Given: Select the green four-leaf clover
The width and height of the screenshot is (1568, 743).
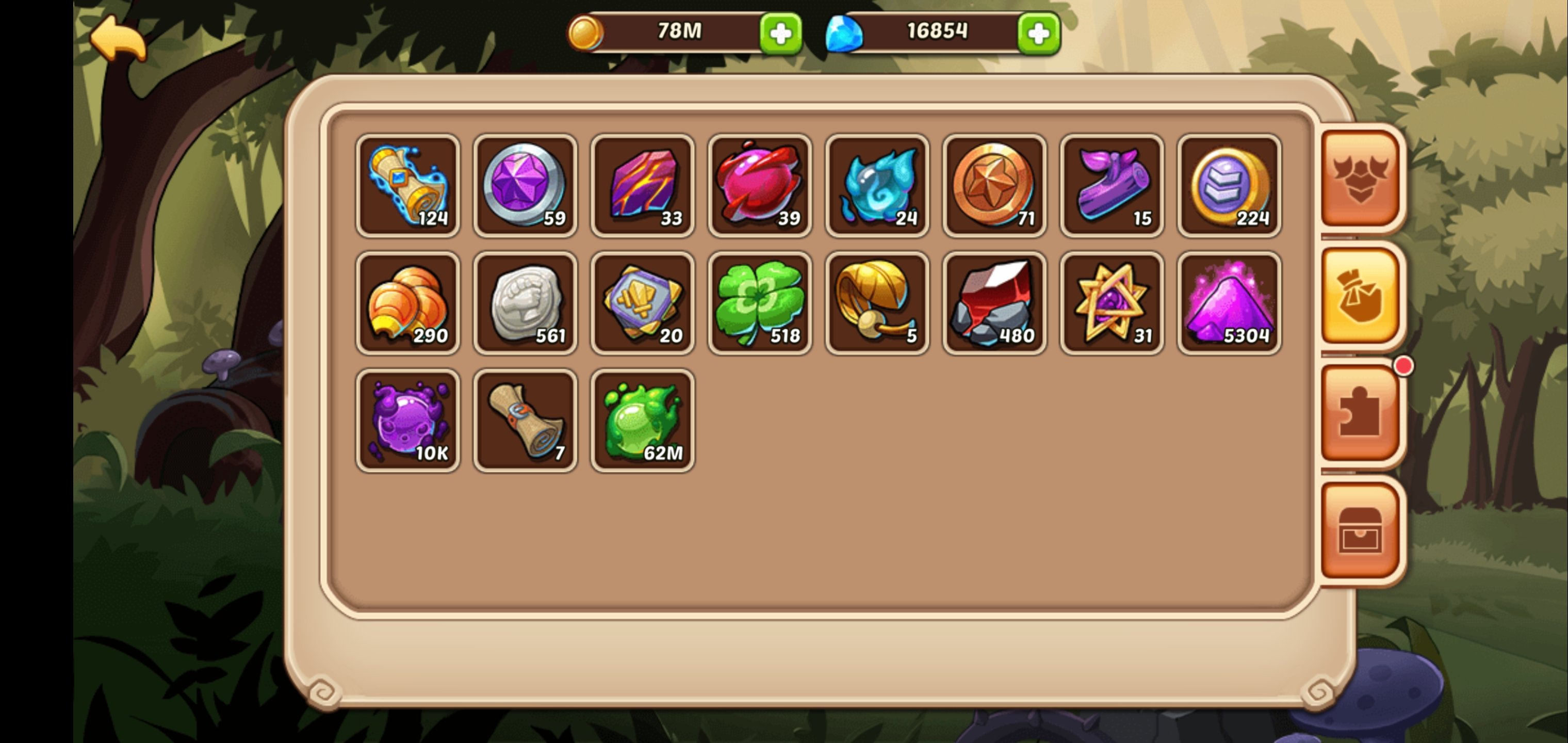Looking at the screenshot, I should tap(759, 303).
